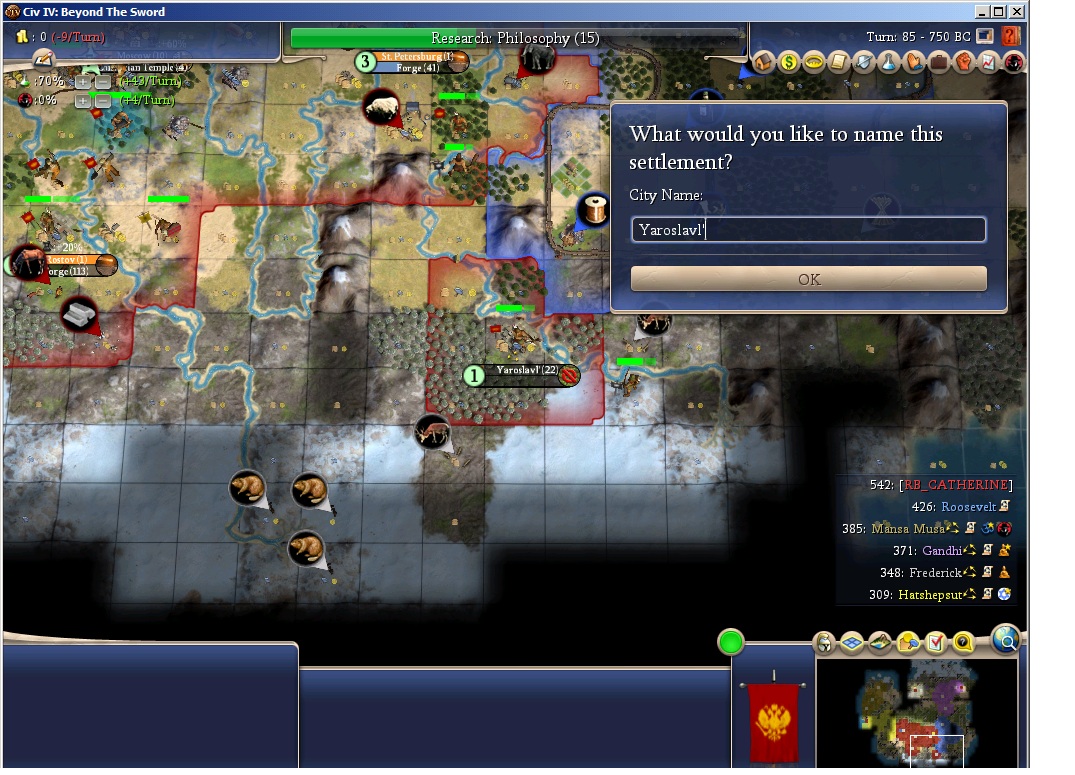Open the Victory Conditions fist icon
The width and height of the screenshot is (1075, 775).
point(964,63)
